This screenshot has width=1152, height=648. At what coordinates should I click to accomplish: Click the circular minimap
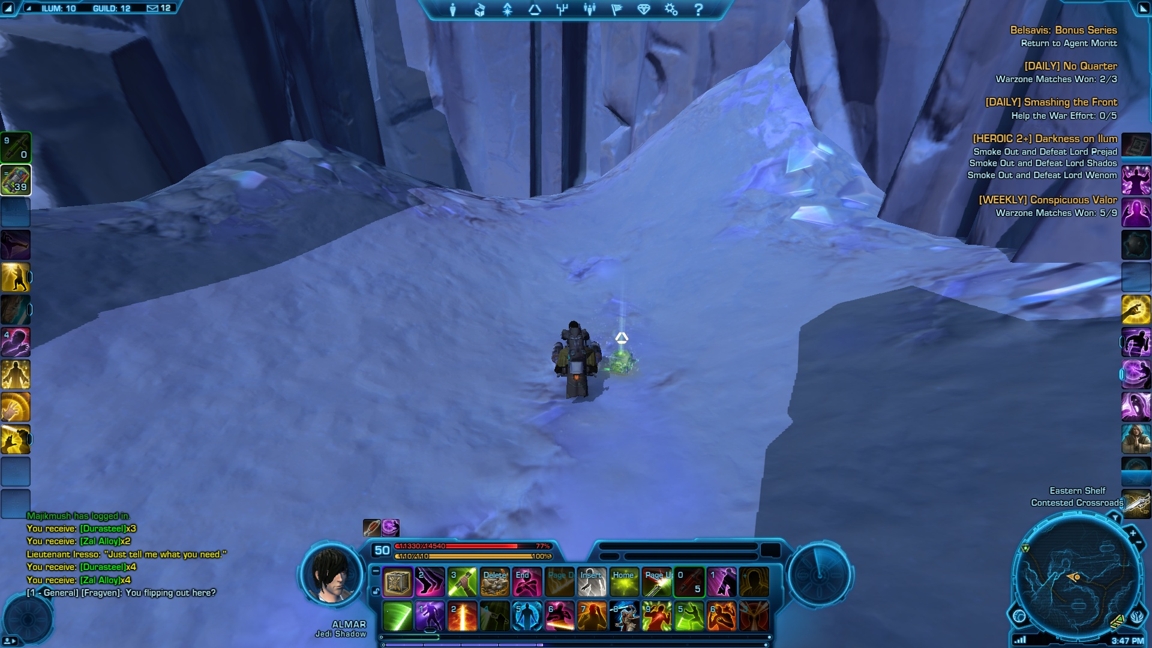click(x=1076, y=577)
